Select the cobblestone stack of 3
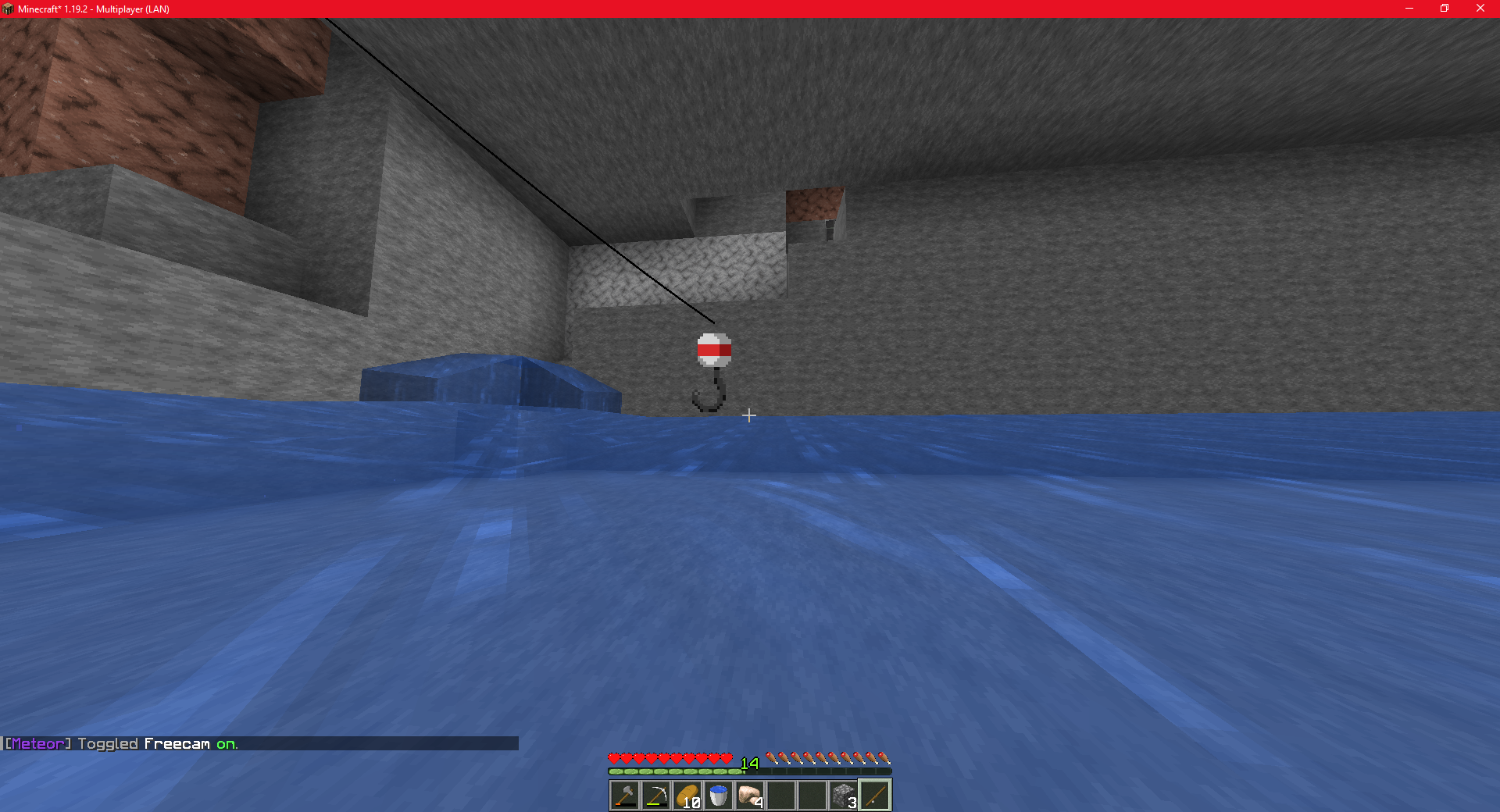This screenshot has width=1500, height=812. 844,794
